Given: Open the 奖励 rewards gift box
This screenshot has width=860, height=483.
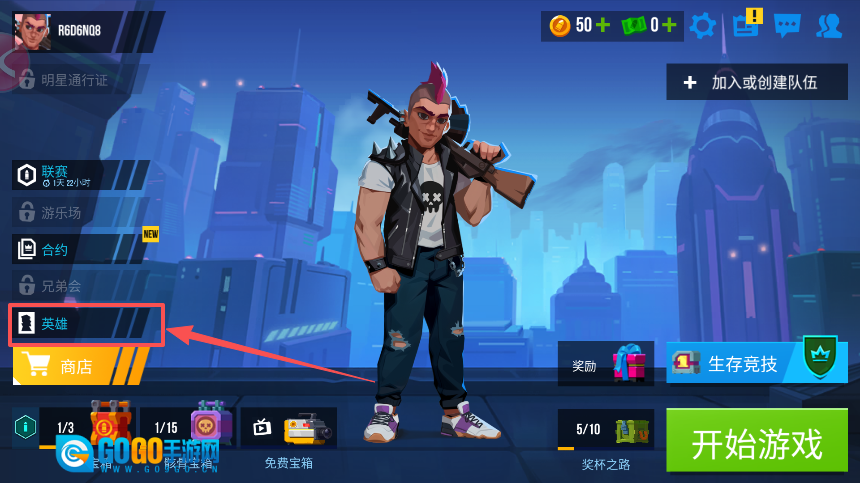Looking at the screenshot, I should tap(629, 364).
